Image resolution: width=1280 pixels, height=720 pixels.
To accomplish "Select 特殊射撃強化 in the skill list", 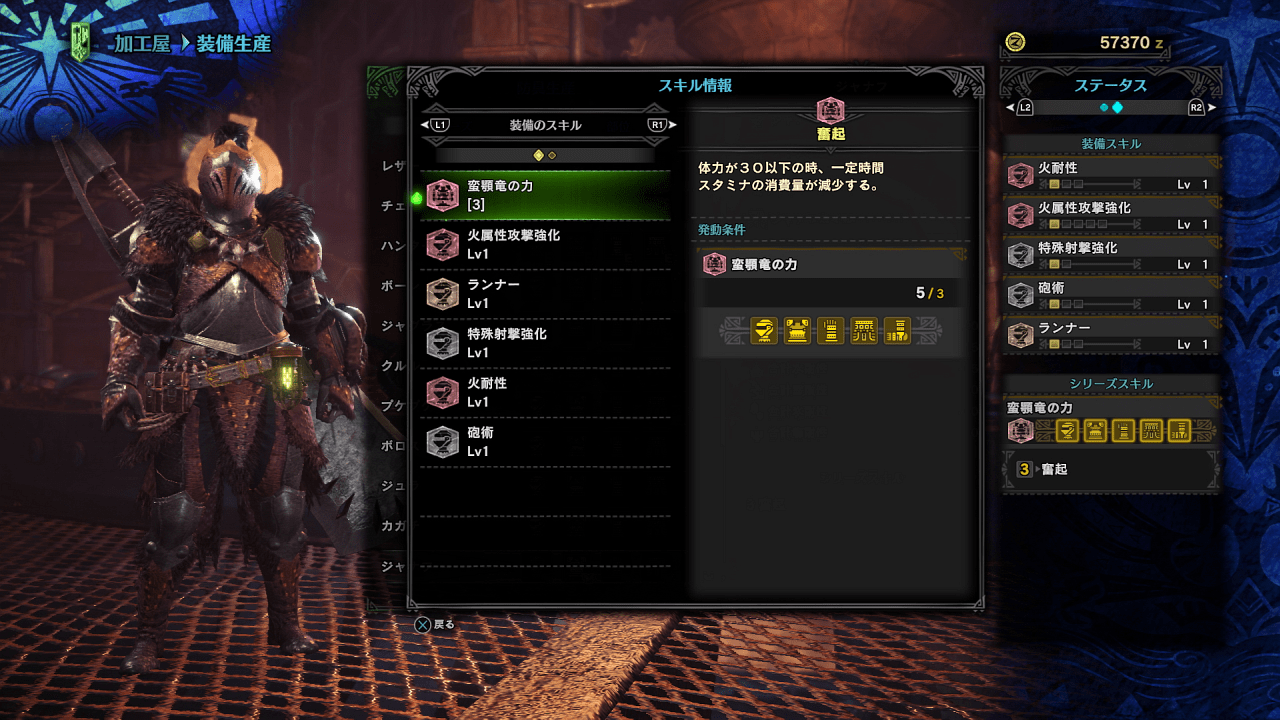I will pyautogui.click(x=545, y=342).
